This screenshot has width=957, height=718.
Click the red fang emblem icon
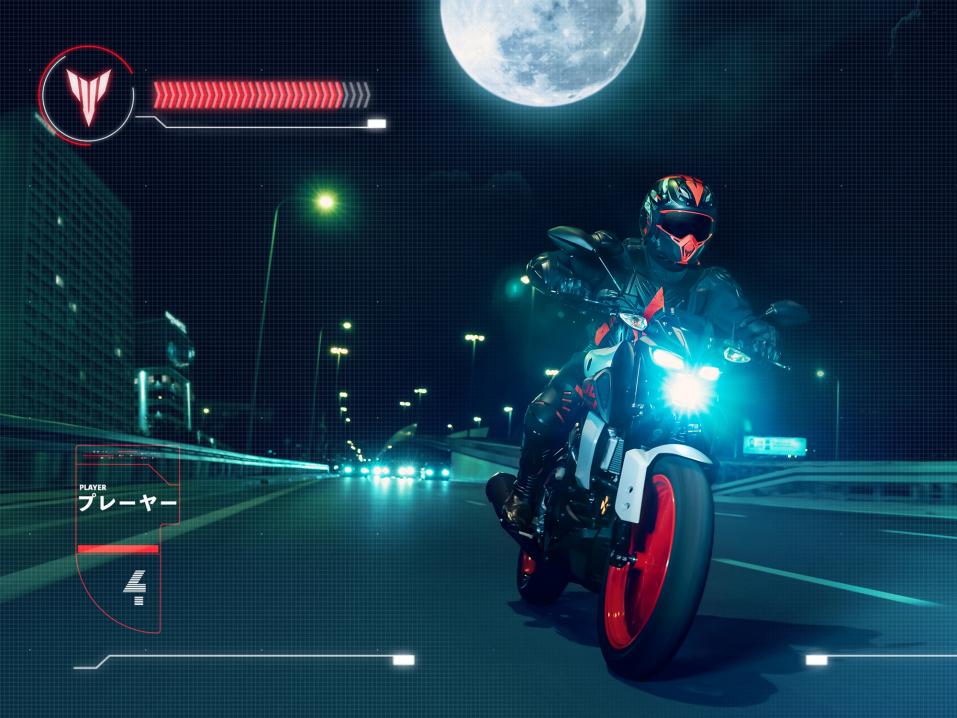coord(88,95)
